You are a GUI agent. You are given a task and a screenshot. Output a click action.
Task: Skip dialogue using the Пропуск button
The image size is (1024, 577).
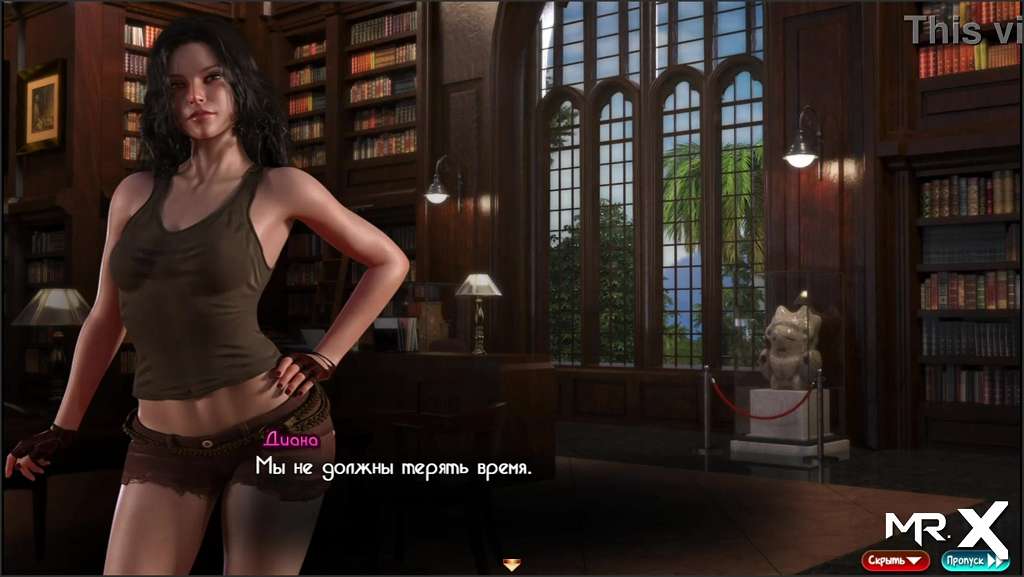coord(975,561)
